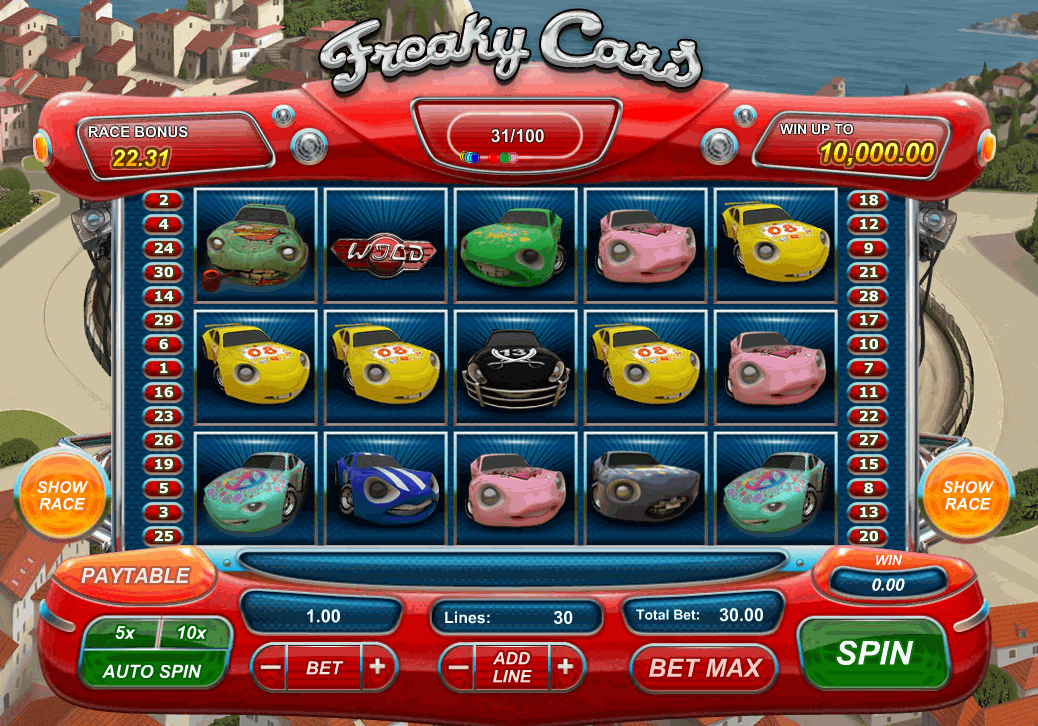Highlight payline number 2 marker
Viewport: 1038px width, 726px height.
click(x=163, y=200)
